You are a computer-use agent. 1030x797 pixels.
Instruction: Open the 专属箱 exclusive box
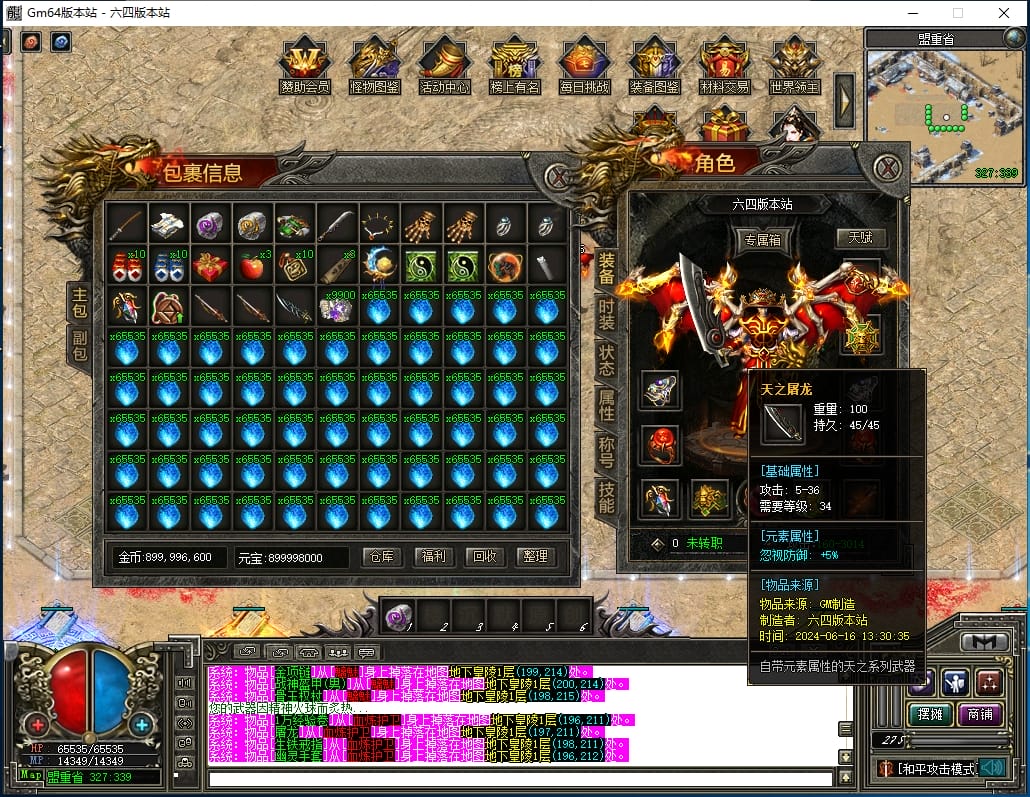coord(761,239)
